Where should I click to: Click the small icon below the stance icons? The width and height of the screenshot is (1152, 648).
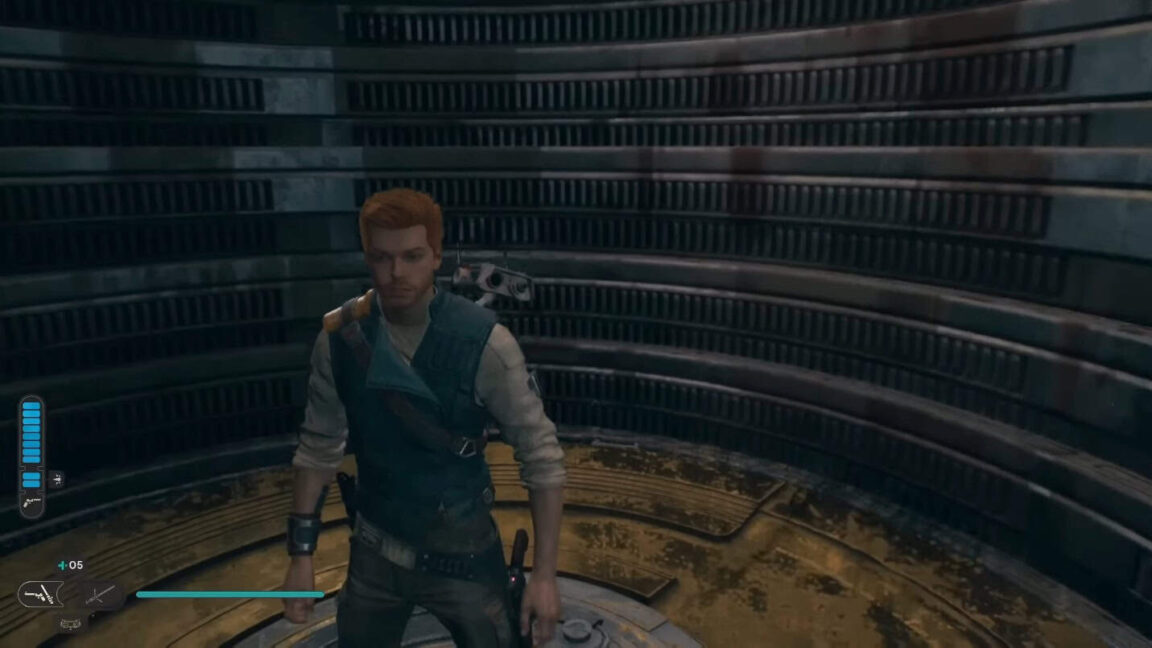[69, 623]
